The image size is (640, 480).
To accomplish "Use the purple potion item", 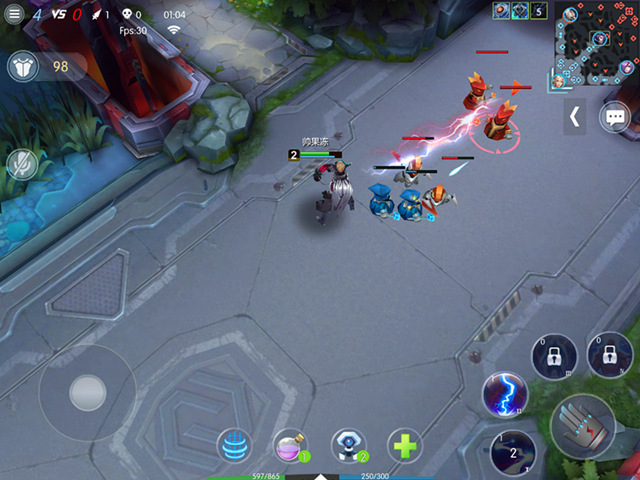I will (x=292, y=446).
